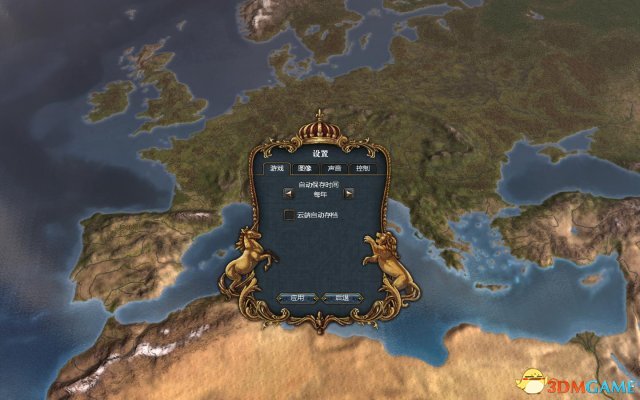Toggle the 云端自动存档 cloud autosave checkbox
Image resolution: width=640 pixels, height=400 pixels.
coord(289,215)
